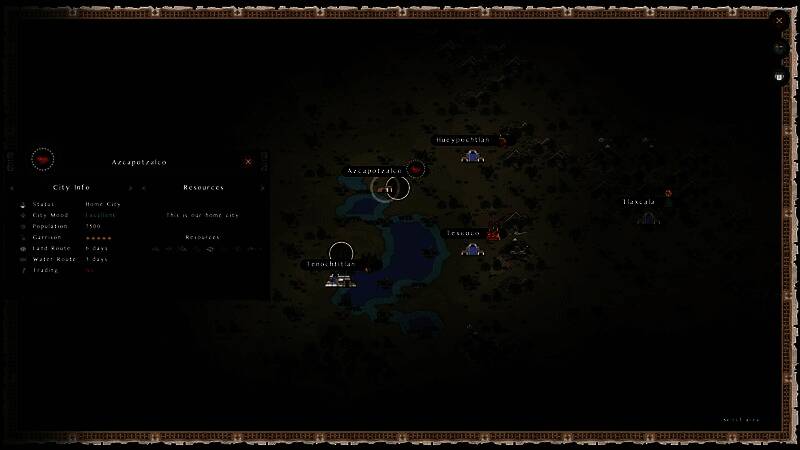Image resolution: width=800 pixels, height=450 pixels.
Task: Select the Tenochtitlan city label
Action: (x=332, y=264)
